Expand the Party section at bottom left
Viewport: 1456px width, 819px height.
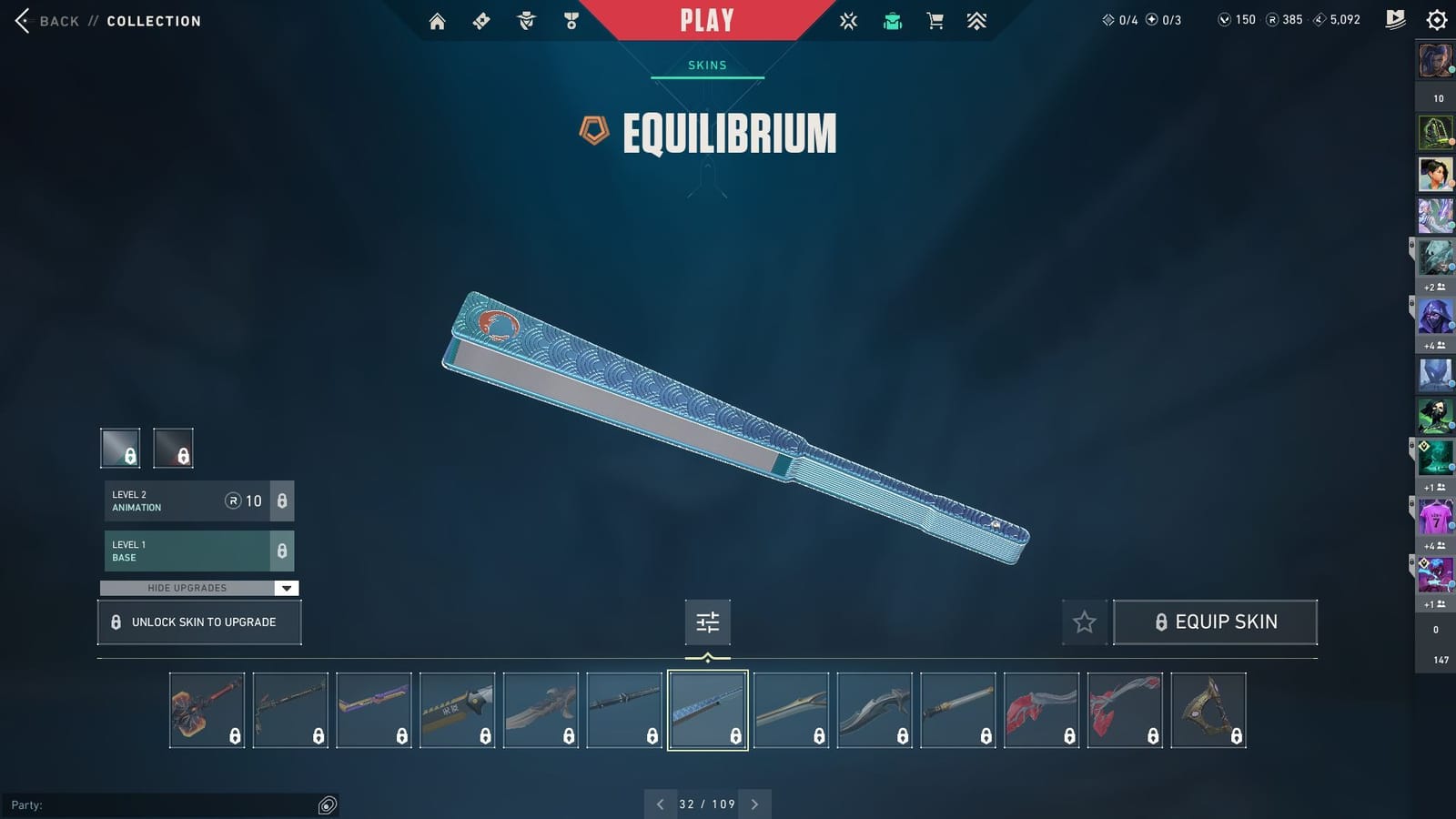328,805
